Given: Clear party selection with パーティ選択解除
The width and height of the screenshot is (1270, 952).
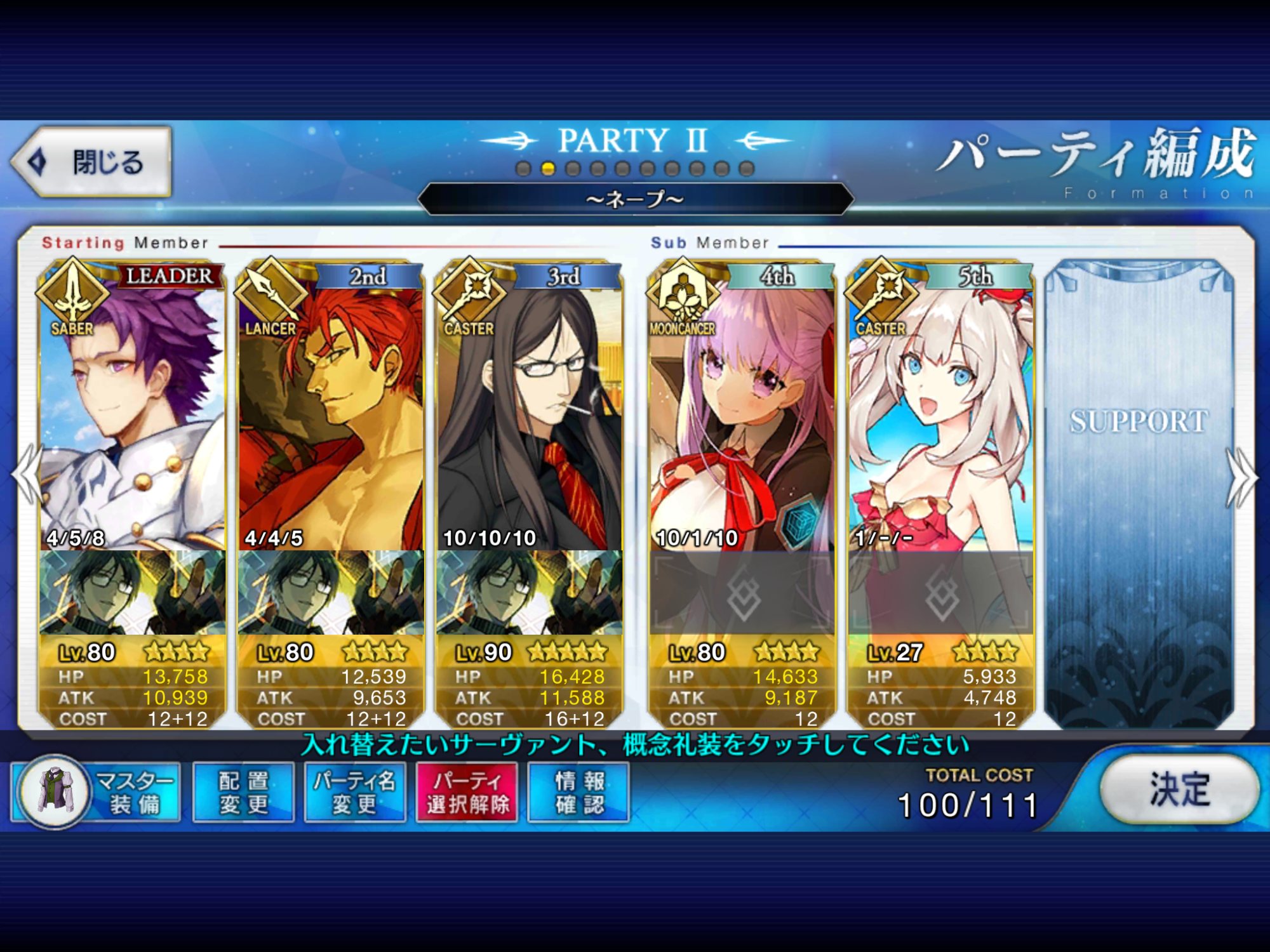Looking at the screenshot, I should 467,792.
